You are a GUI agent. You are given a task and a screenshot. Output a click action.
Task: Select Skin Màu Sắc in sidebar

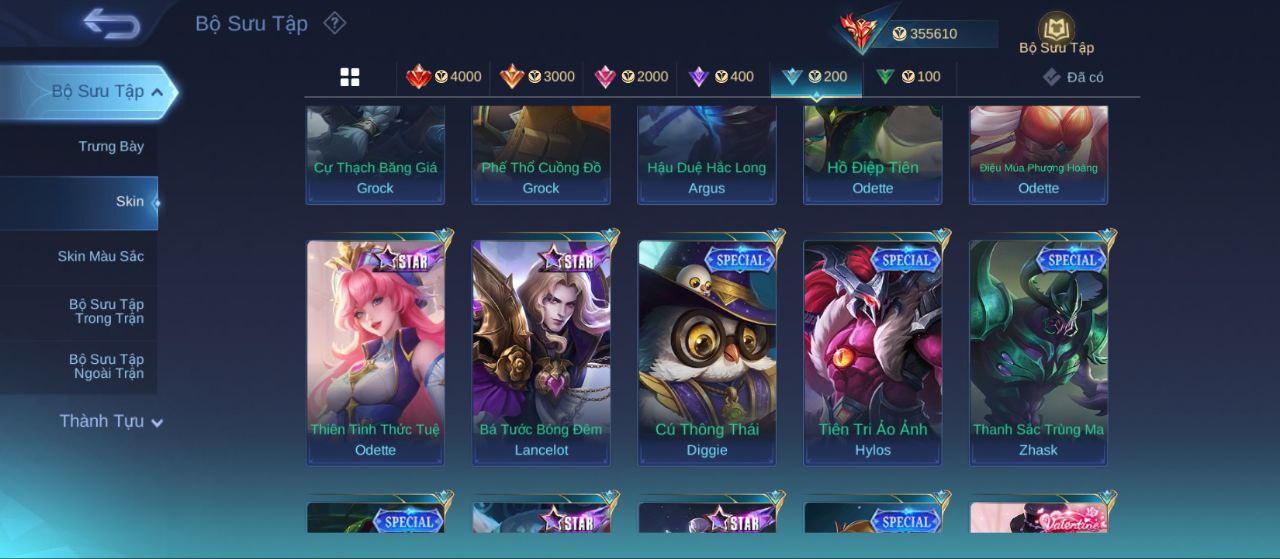coord(100,257)
